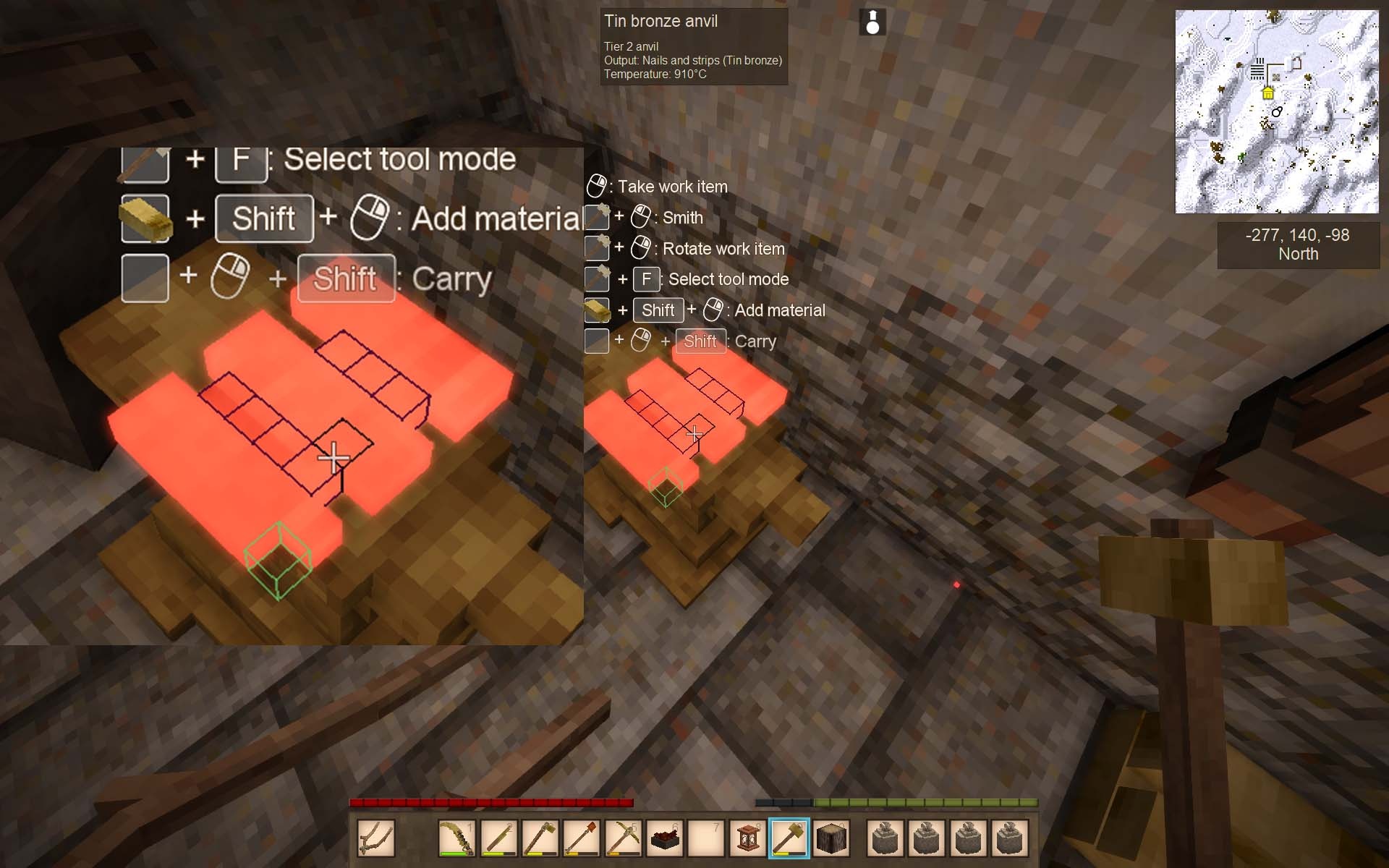Open the snowy minimap
The image size is (1389, 868).
pyautogui.click(x=1277, y=111)
